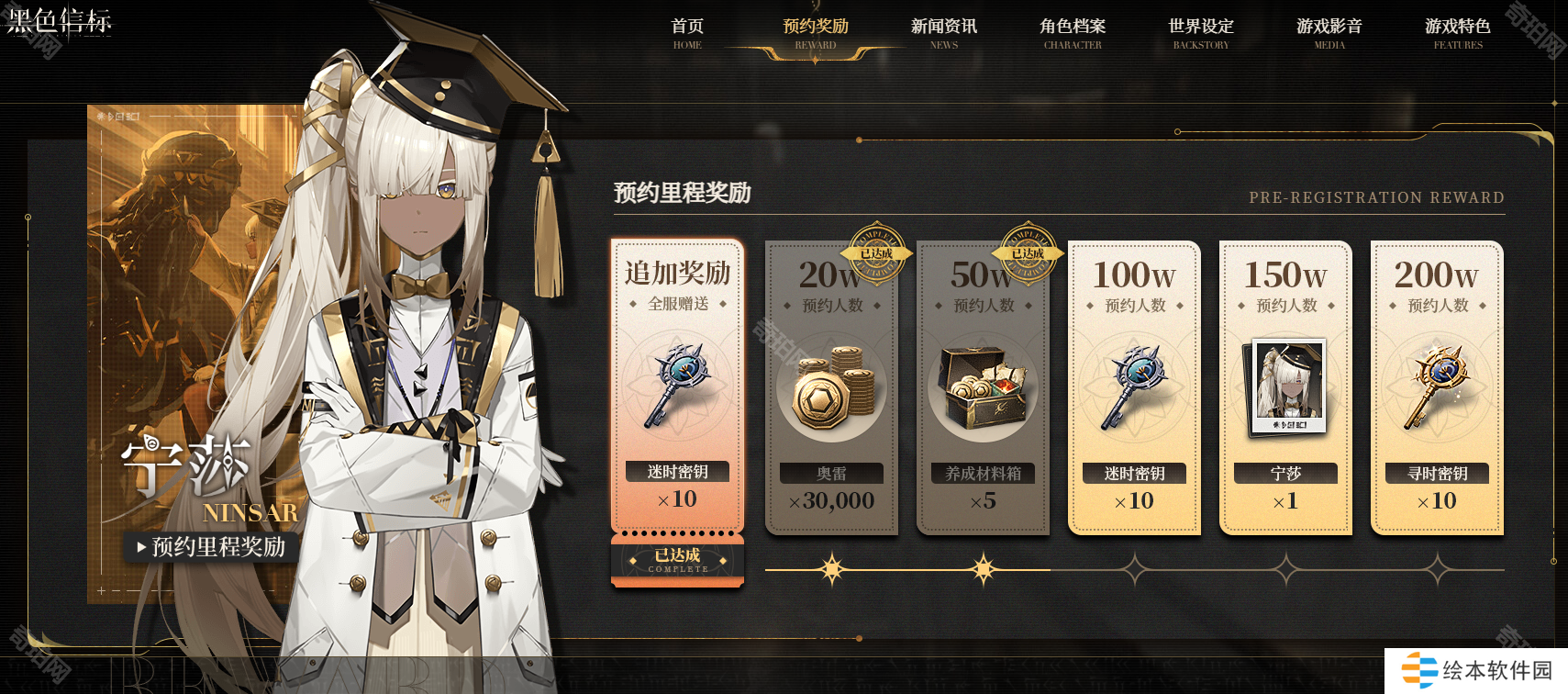
Task: Go to 新闻资讯 NEWS section
Action: (x=944, y=32)
